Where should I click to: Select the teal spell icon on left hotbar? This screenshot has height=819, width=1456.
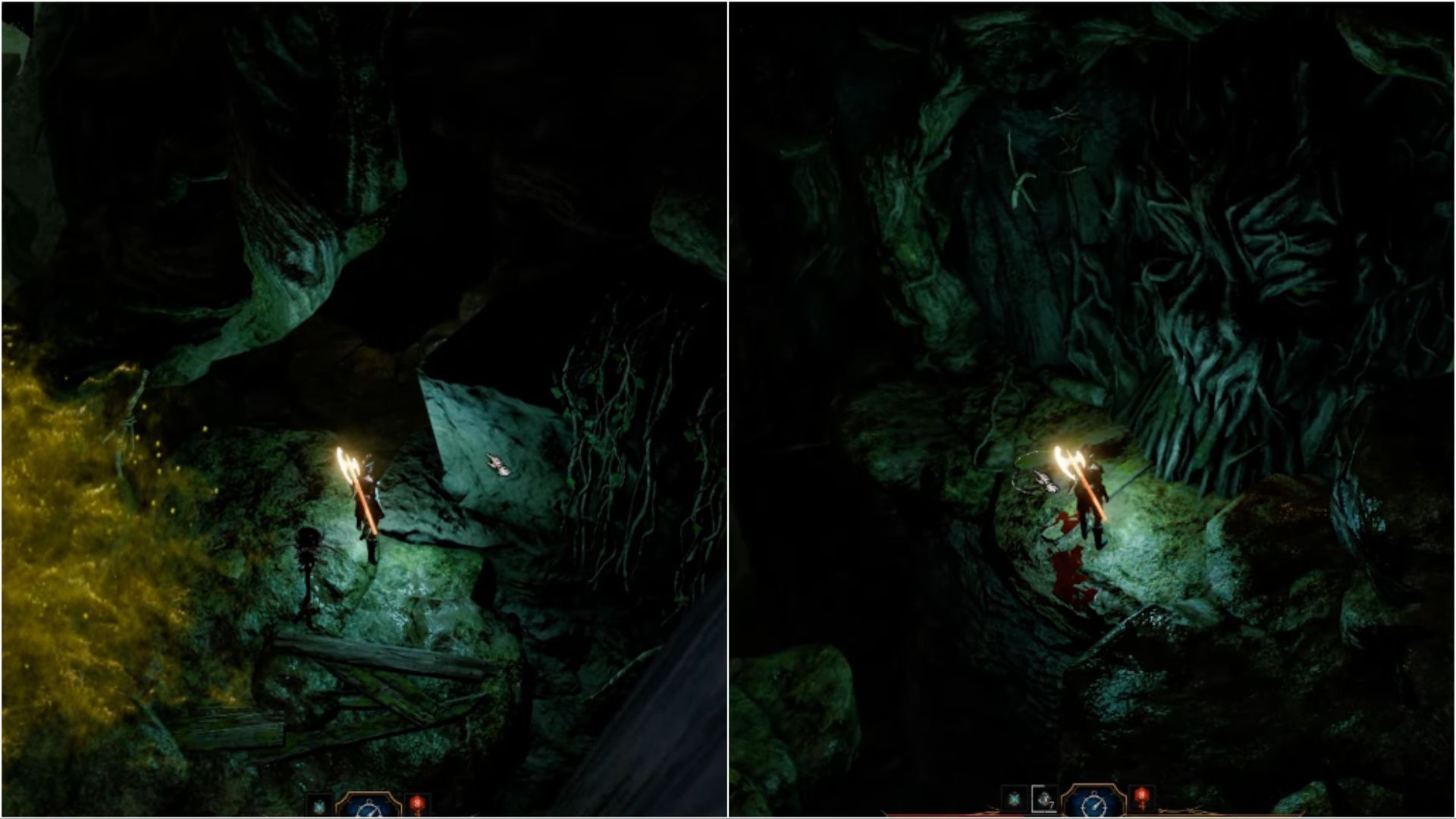coord(319,805)
